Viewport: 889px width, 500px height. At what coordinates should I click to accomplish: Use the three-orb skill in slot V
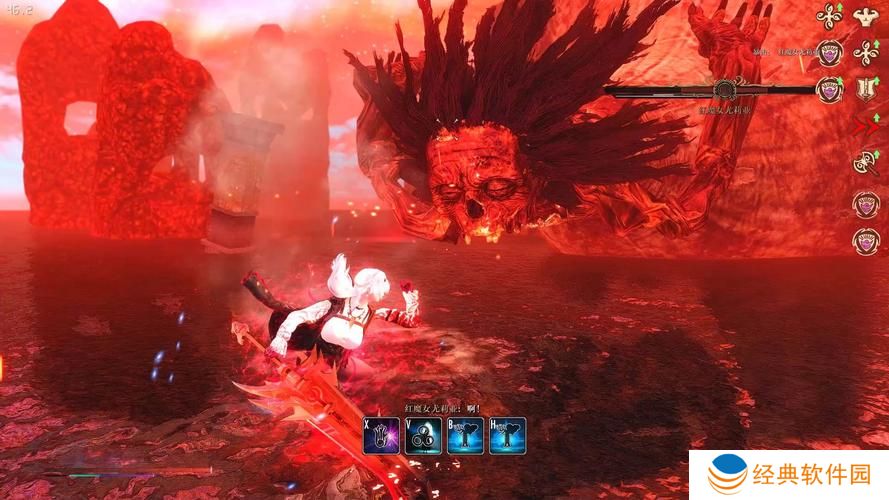click(423, 436)
